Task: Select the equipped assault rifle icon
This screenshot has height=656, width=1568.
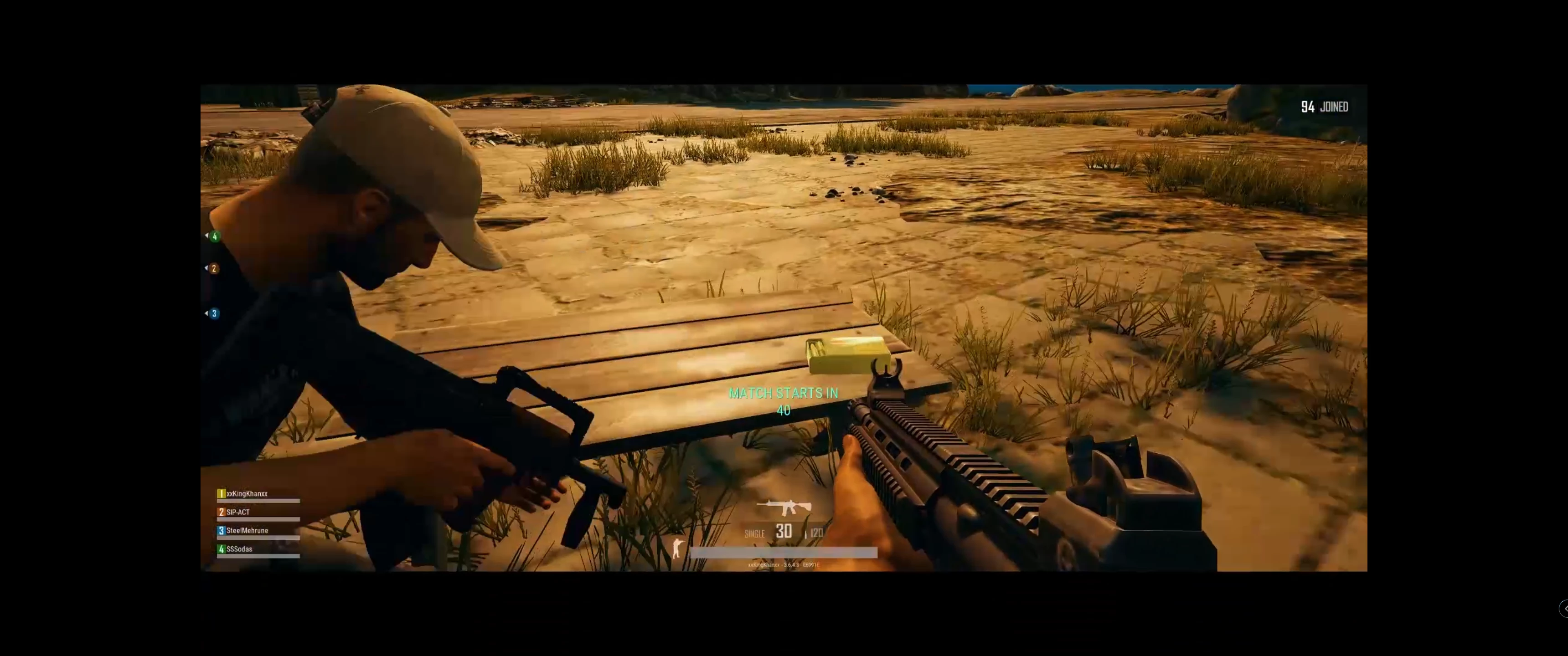Action: click(784, 507)
